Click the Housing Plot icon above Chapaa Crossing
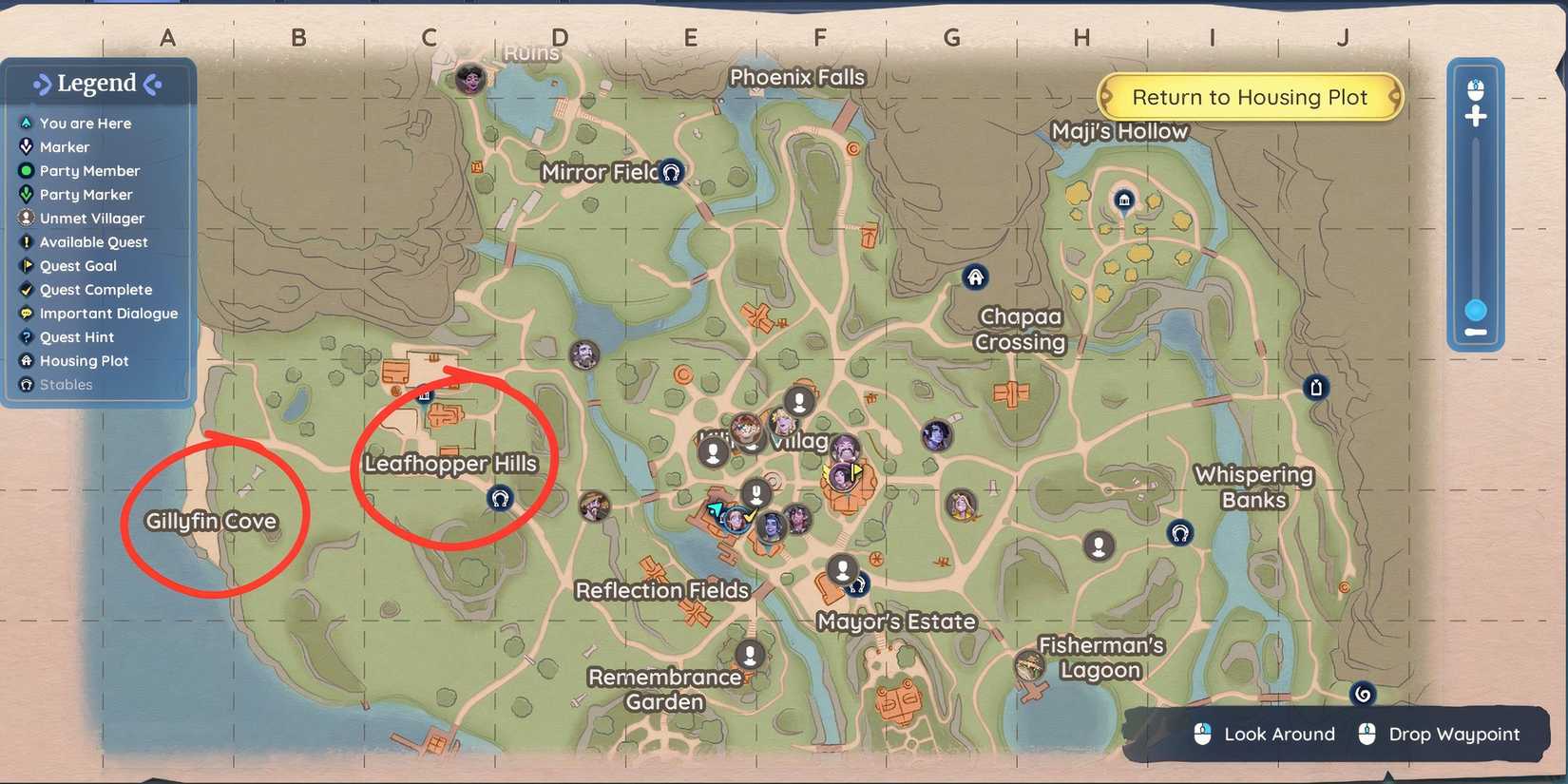 974,277
